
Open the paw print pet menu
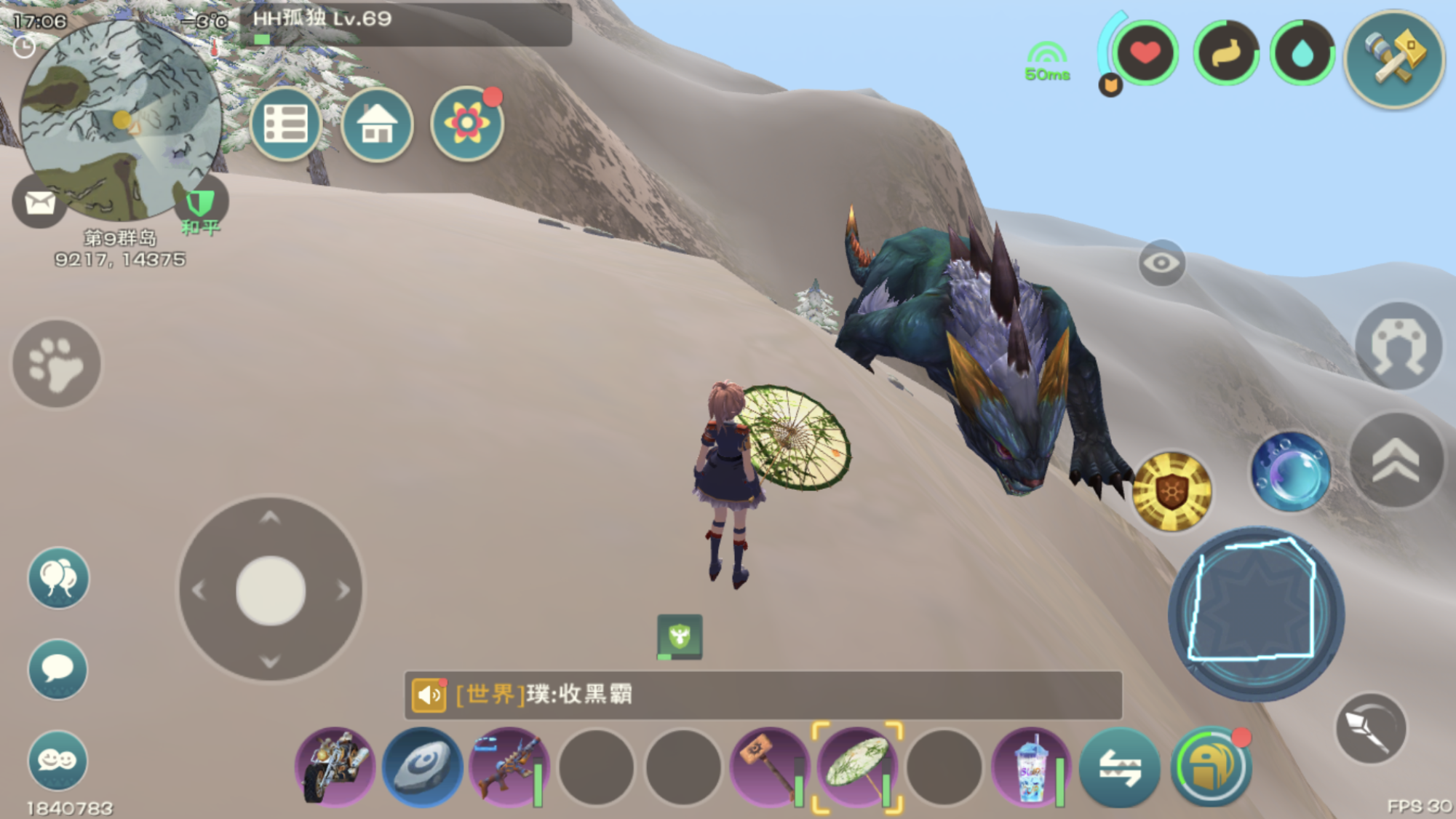pyautogui.click(x=57, y=363)
